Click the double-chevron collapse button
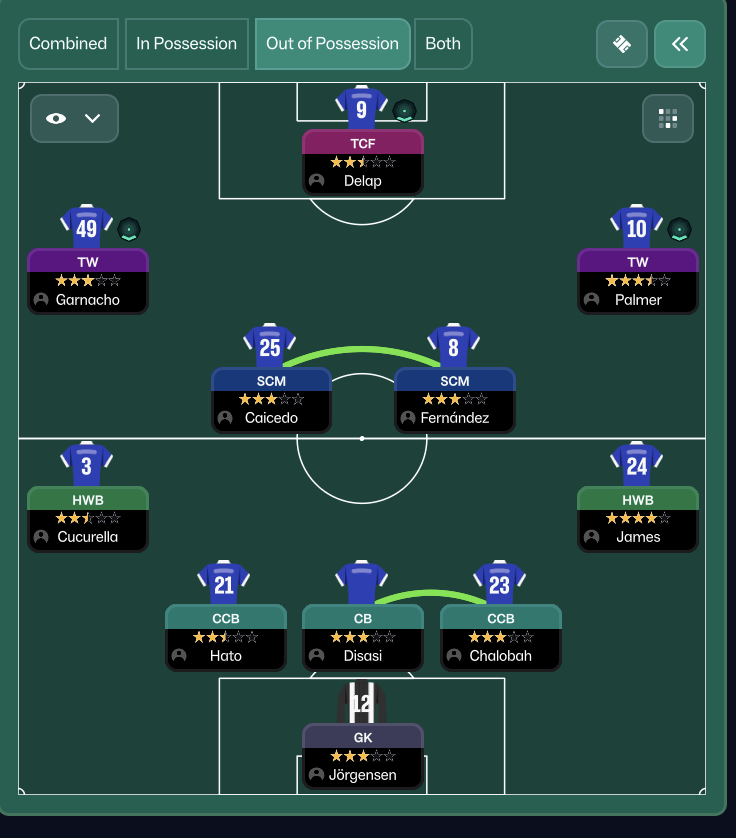 click(x=680, y=44)
